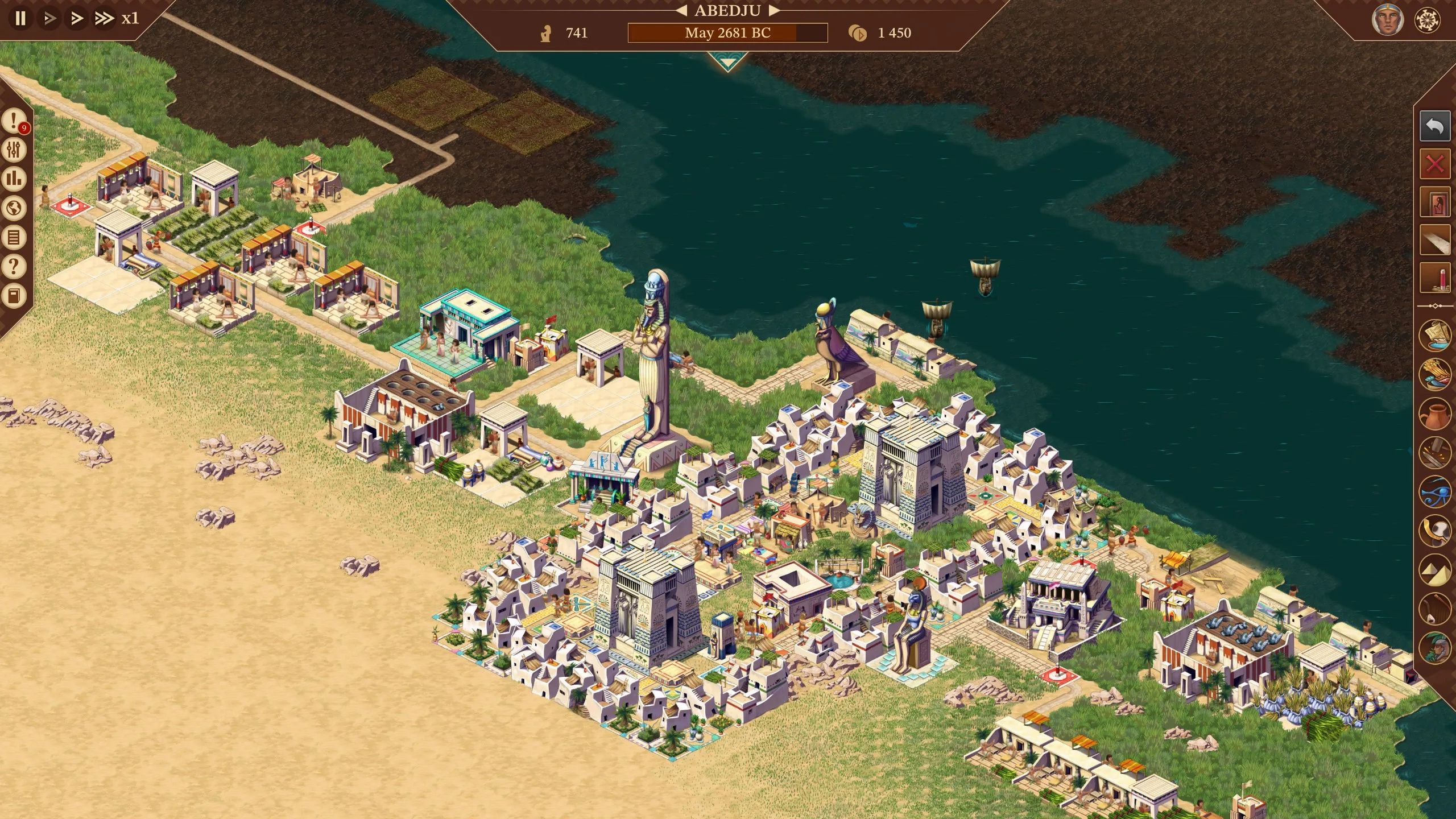Screen dimensions: 1456x819
Task: Open the pyramids monument category
Action: click(x=1434, y=570)
